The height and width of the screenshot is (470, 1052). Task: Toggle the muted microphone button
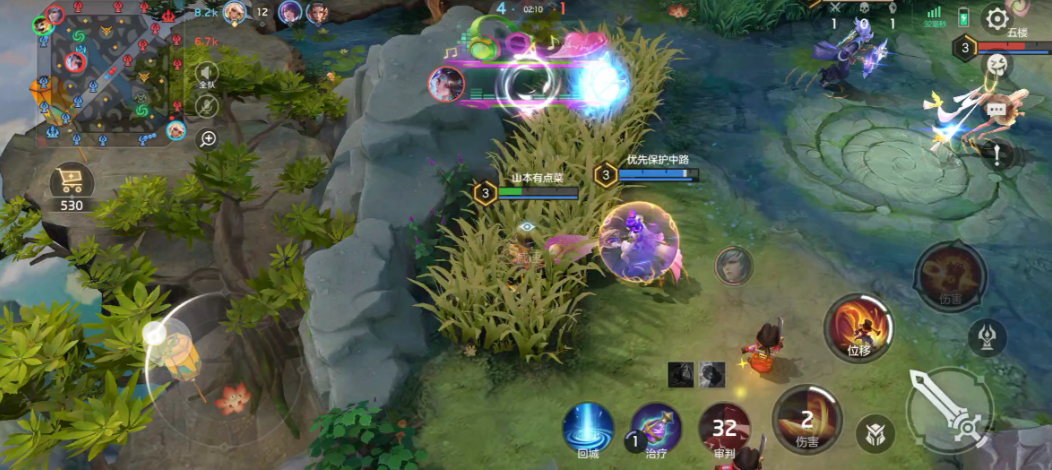pyautogui.click(x=207, y=106)
